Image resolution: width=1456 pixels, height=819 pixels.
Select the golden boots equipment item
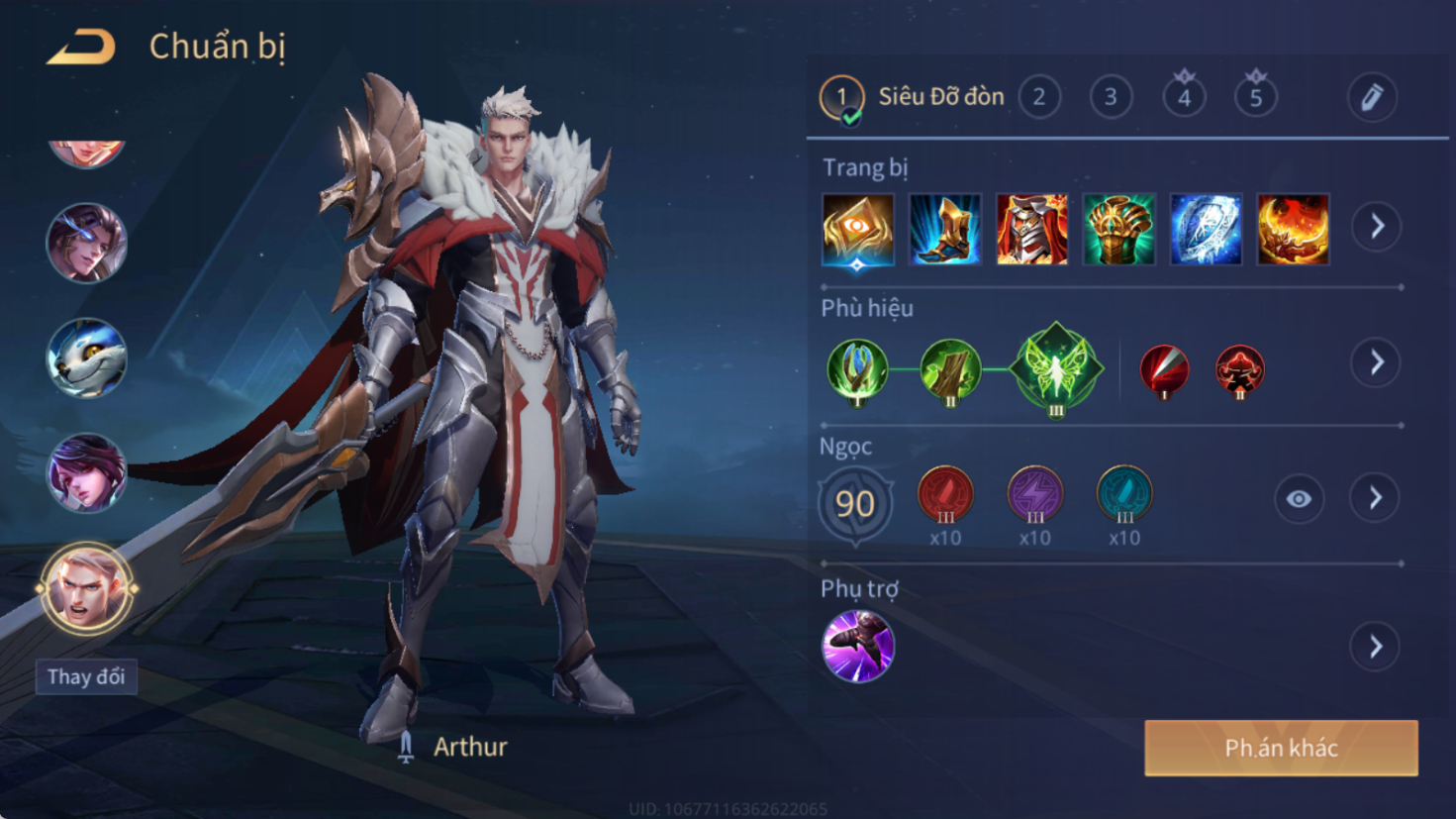tap(945, 230)
